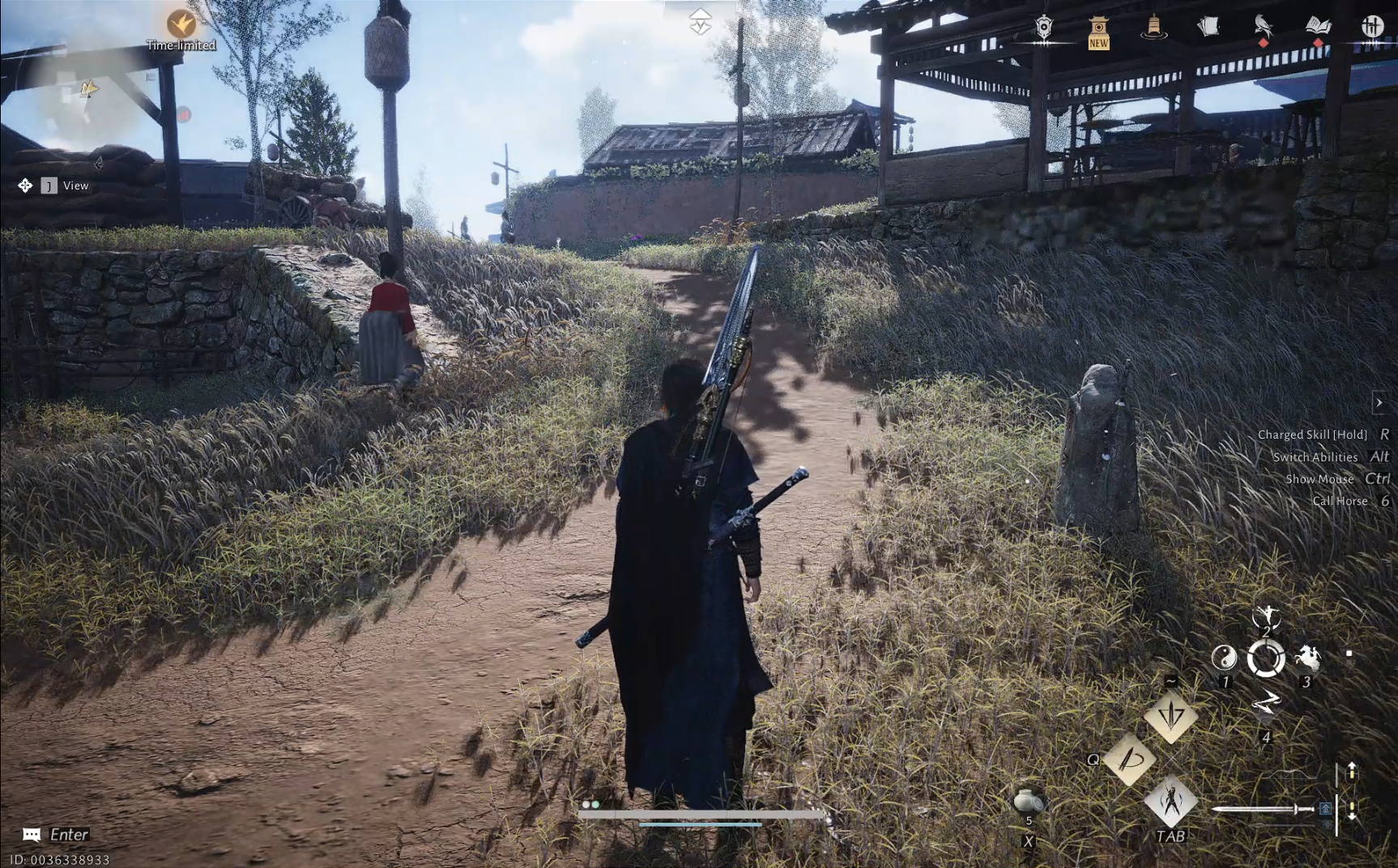Select the TAB ultimate skill diamond

point(1172,798)
